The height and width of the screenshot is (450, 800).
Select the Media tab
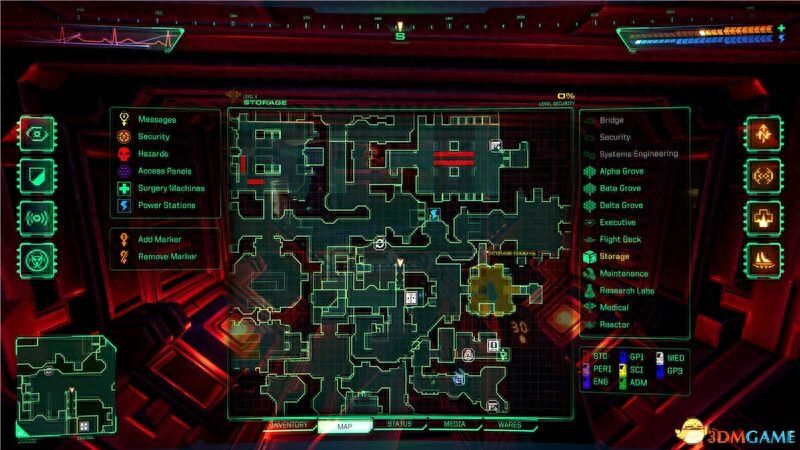[x=454, y=425]
